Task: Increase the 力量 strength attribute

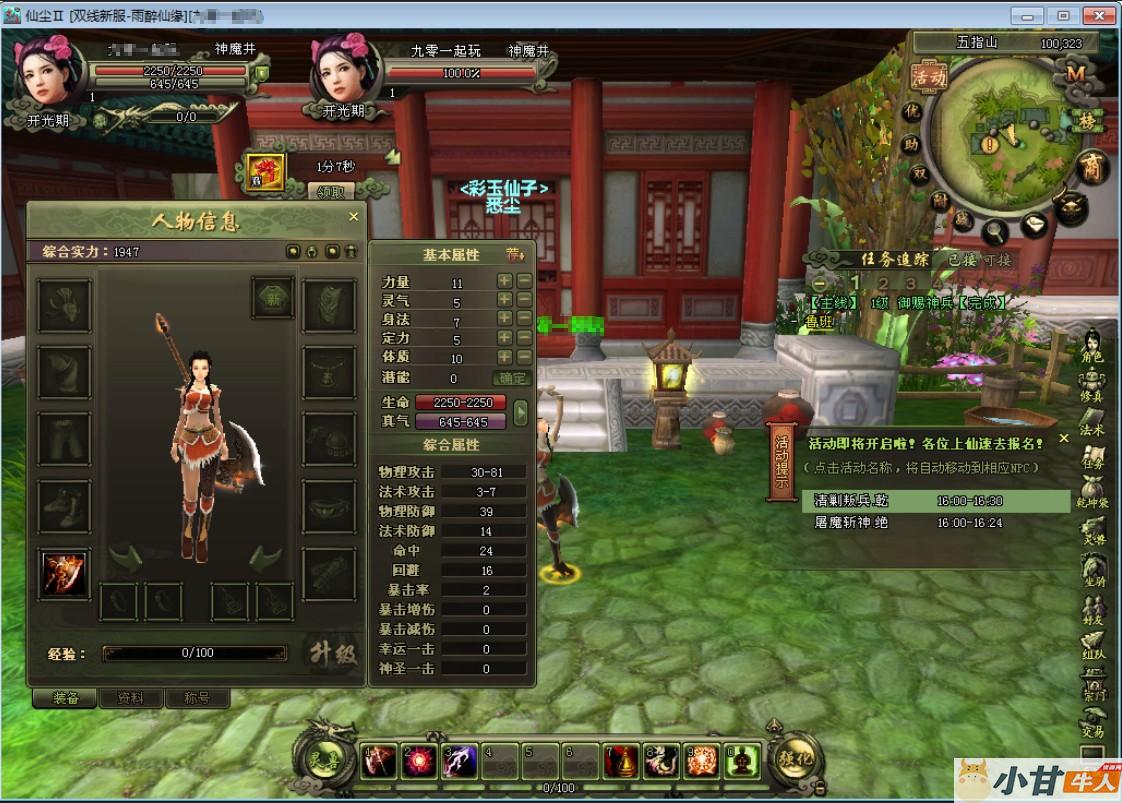Action: point(505,282)
